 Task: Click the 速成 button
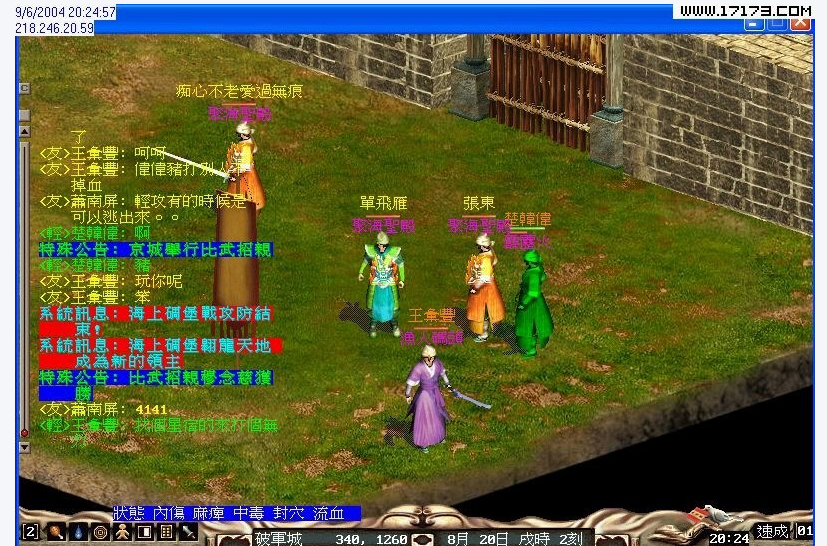pos(772,532)
